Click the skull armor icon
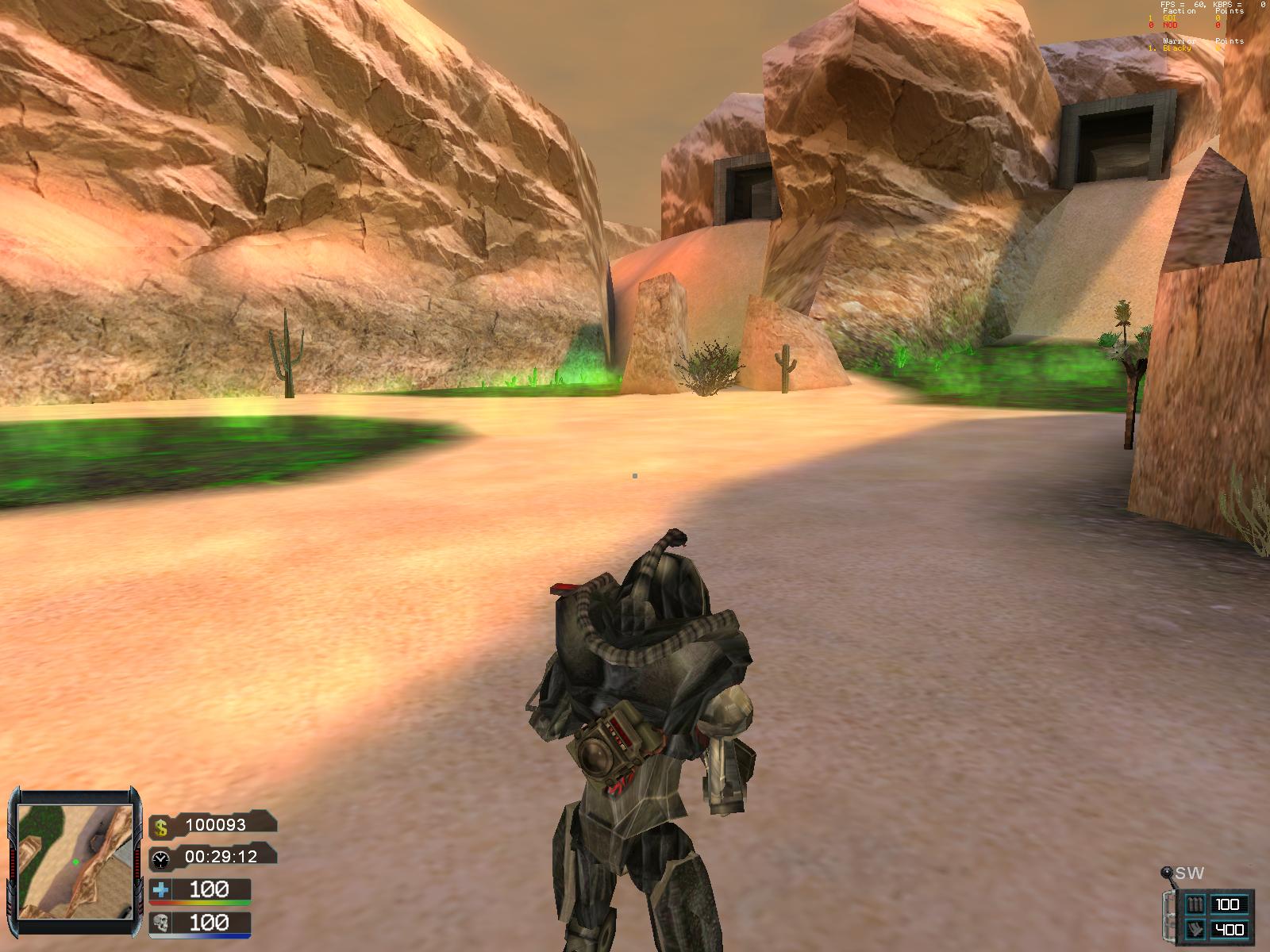The image size is (1270, 952). tap(161, 923)
